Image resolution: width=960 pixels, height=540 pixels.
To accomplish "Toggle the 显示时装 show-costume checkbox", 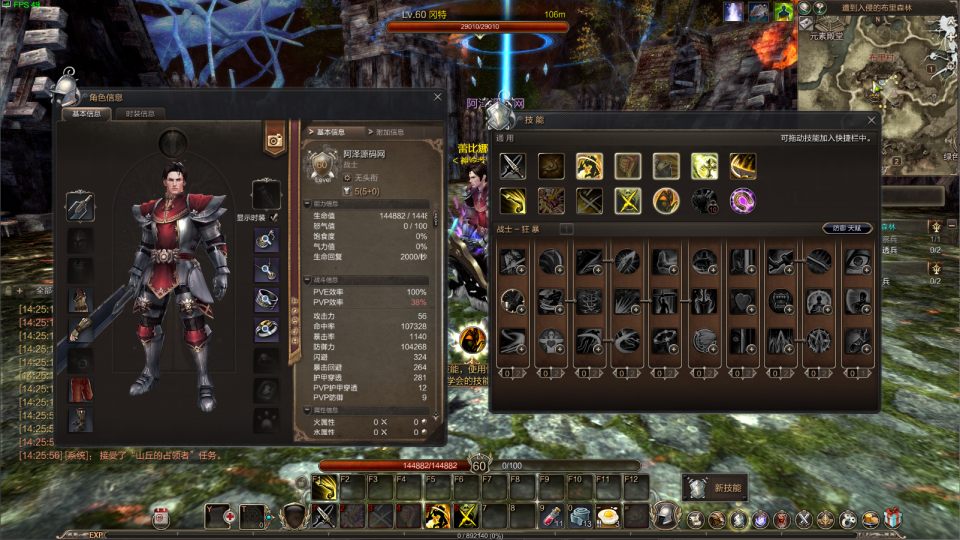I will 274,216.
